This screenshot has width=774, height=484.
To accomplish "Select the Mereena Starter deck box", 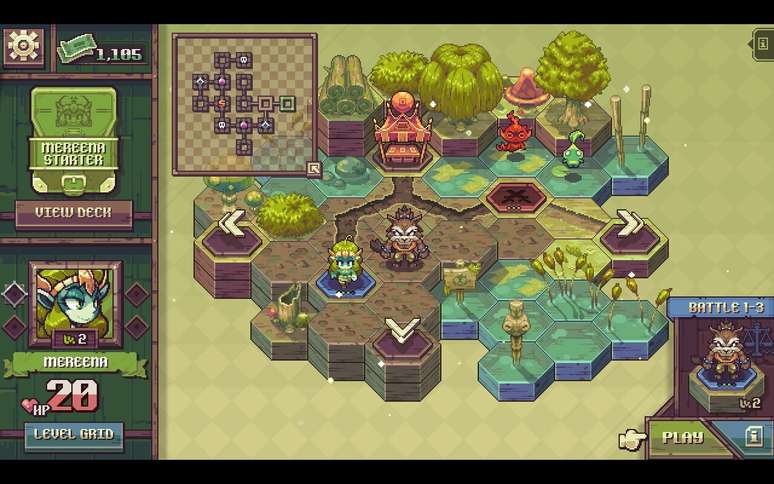I will [73, 140].
